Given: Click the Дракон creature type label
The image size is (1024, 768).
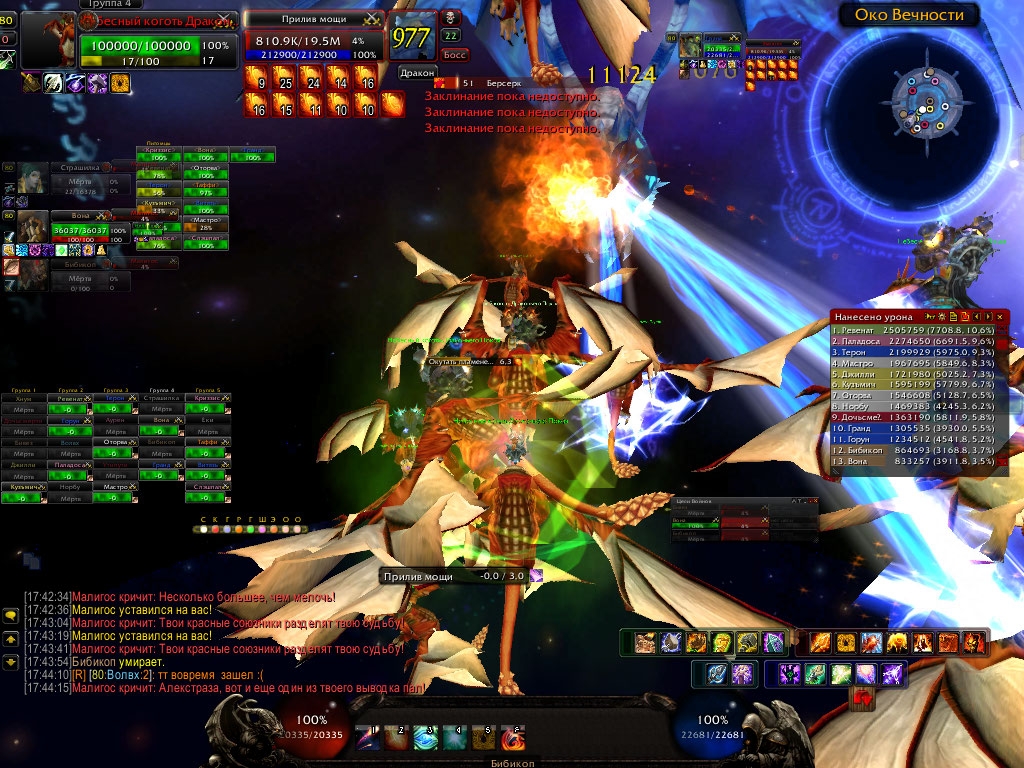Looking at the screenshot, I should [417, 72].
